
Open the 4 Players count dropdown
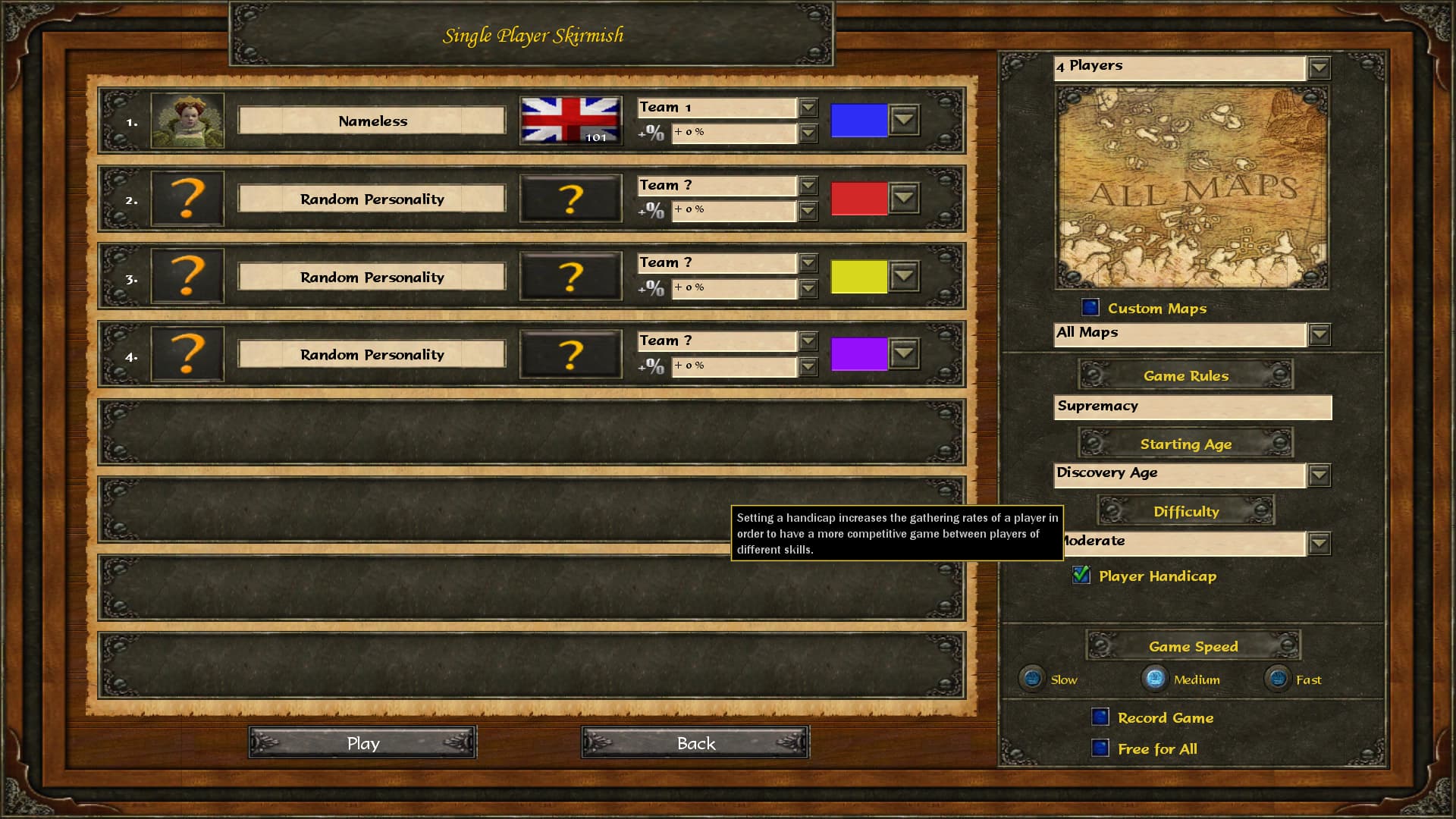tap(1319, 68)
